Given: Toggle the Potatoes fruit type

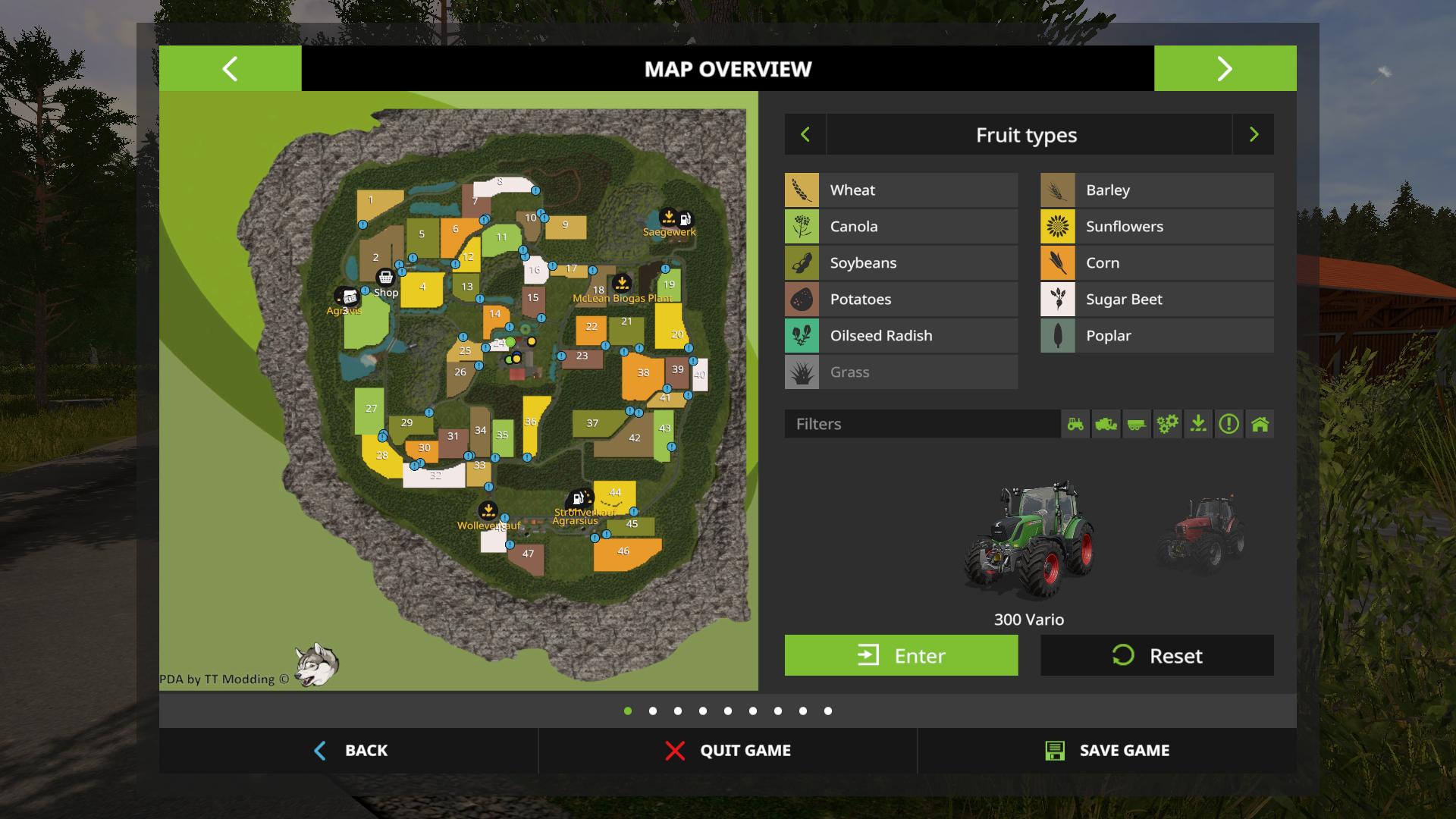Looking at the screenshot, I should coord(901,300).
